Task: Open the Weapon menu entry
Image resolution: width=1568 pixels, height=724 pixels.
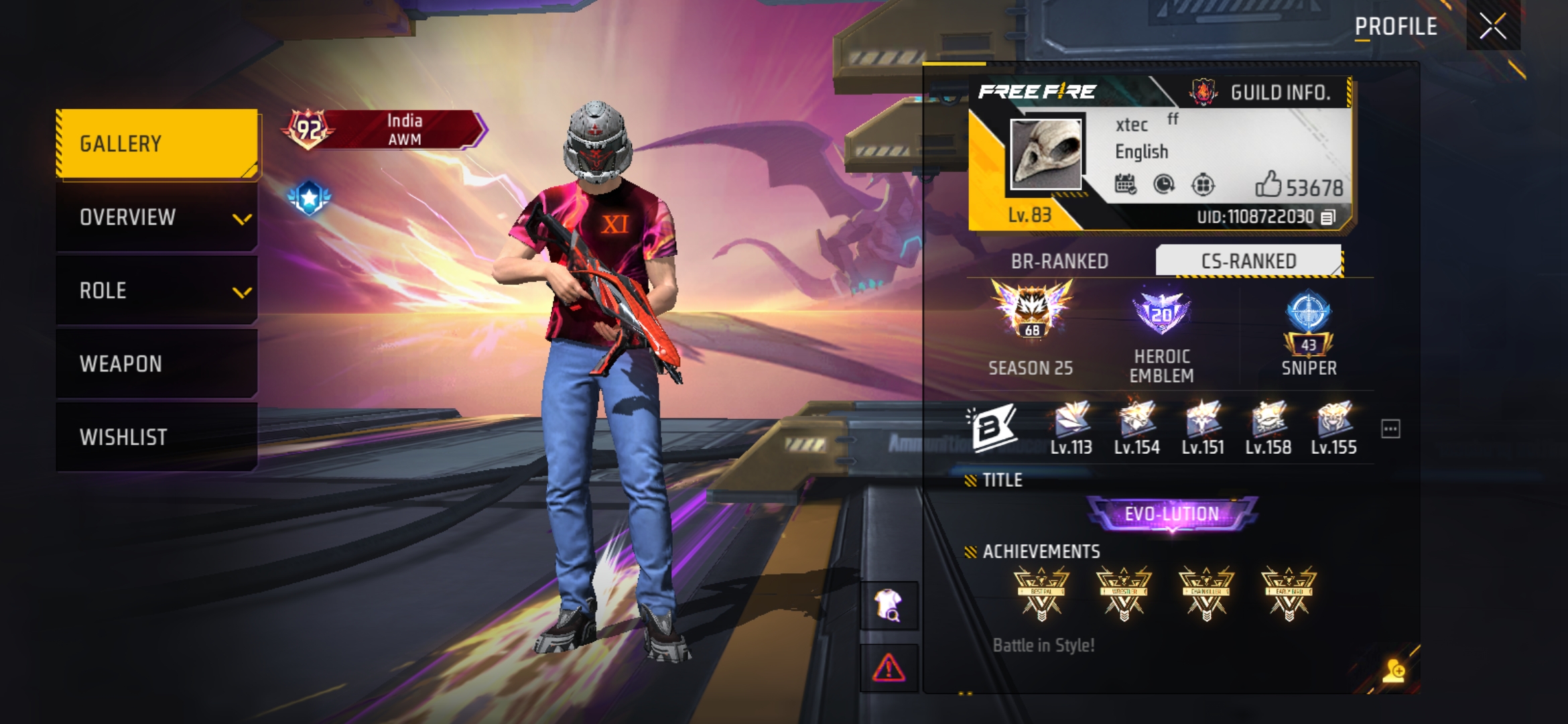Action: tap(157, 364)
